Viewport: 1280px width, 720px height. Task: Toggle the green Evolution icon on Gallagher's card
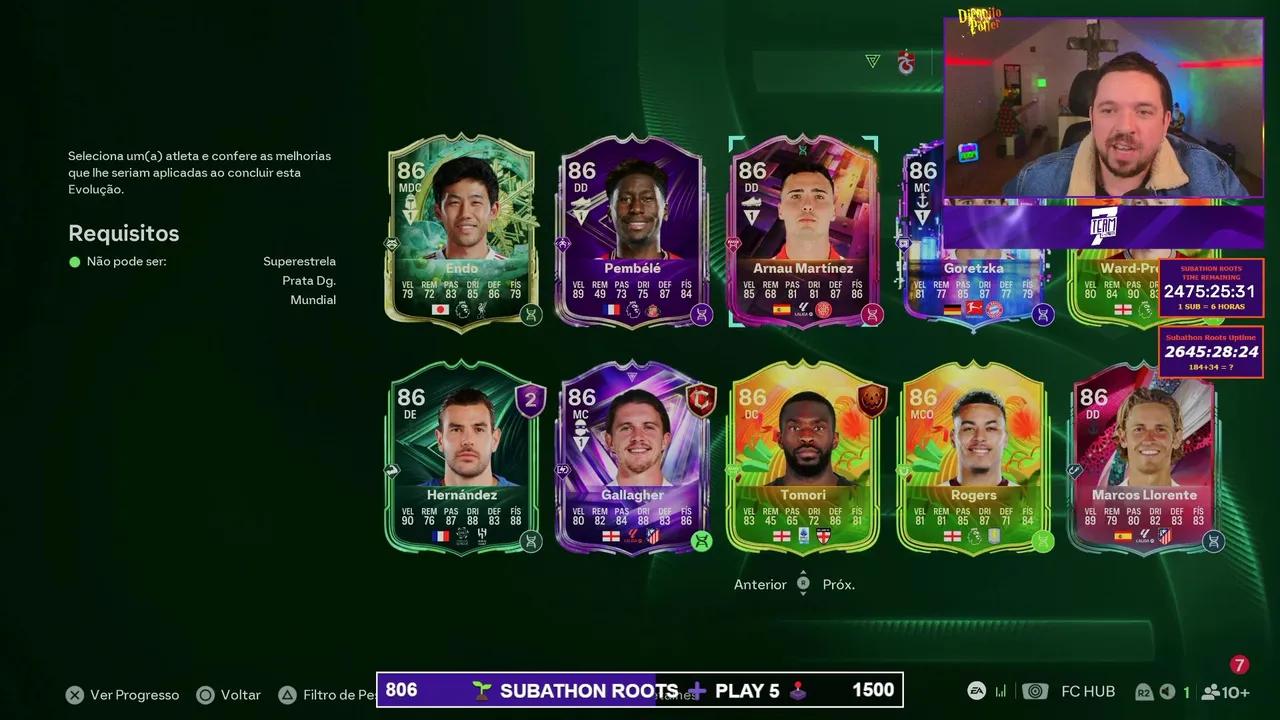pyautogui.click(x=701, y=541)
